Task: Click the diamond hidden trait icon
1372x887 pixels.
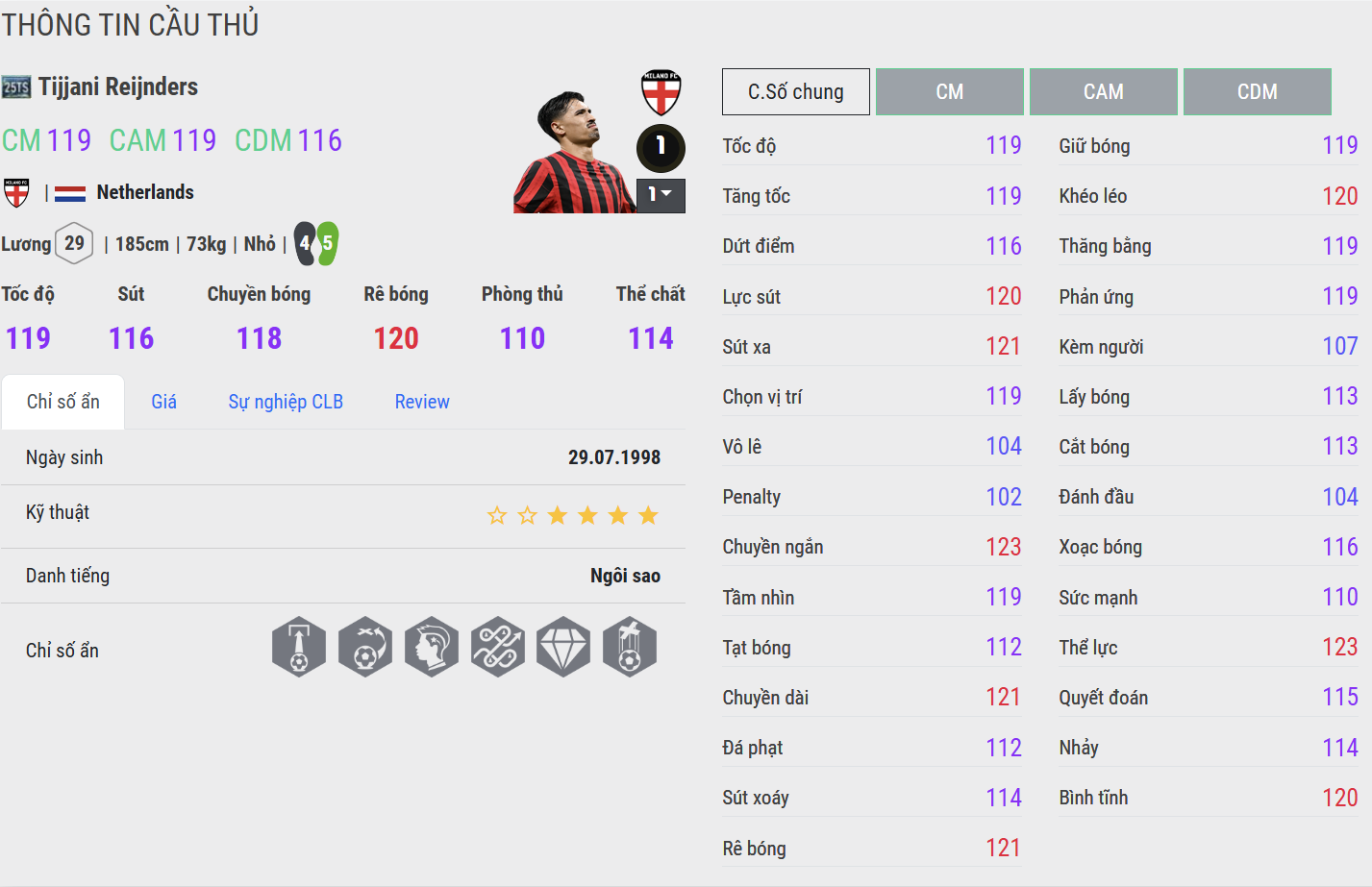Action: tap(563, 647)
